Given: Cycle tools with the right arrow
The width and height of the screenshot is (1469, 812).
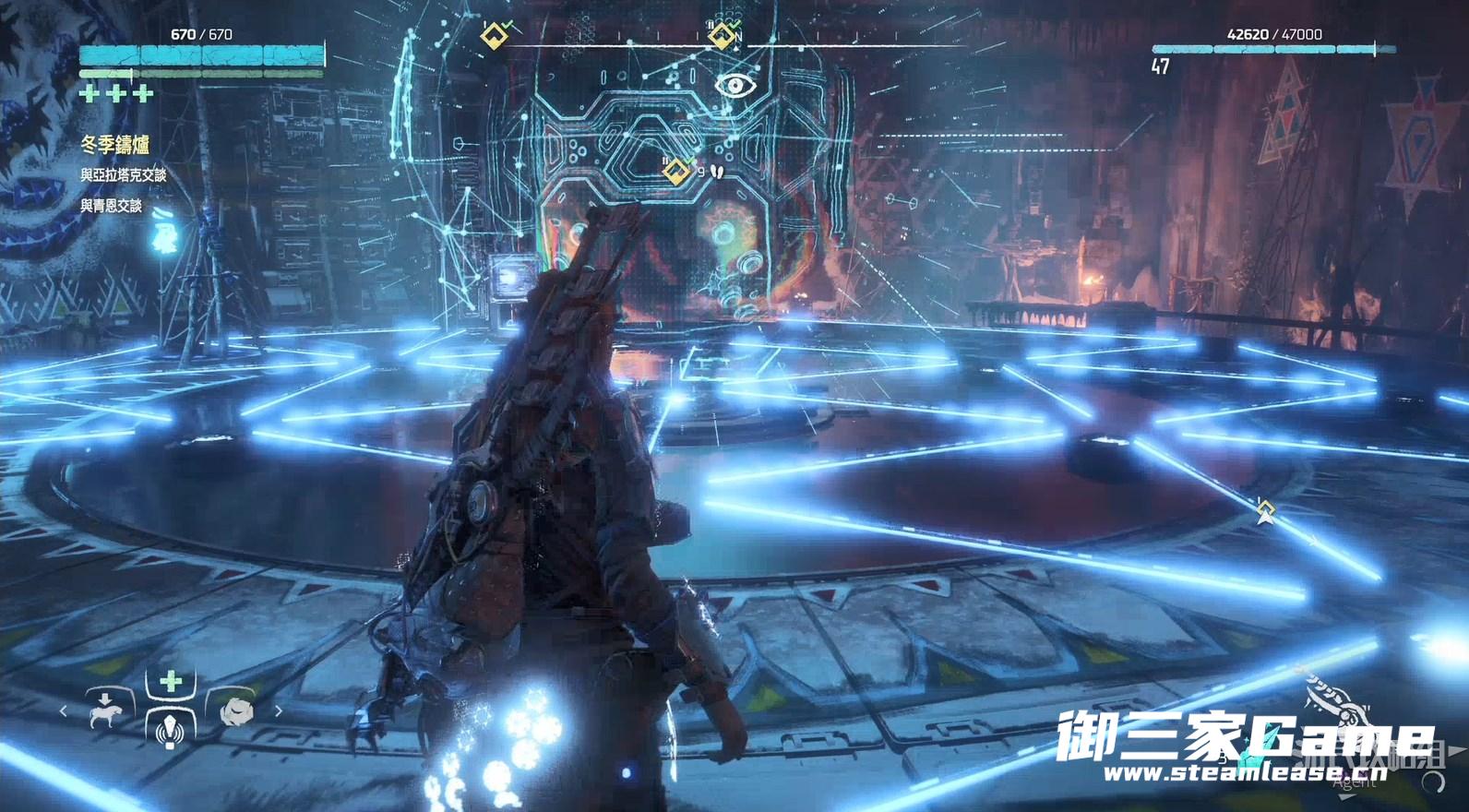Looking at the screenshot, I should [279, 711].
